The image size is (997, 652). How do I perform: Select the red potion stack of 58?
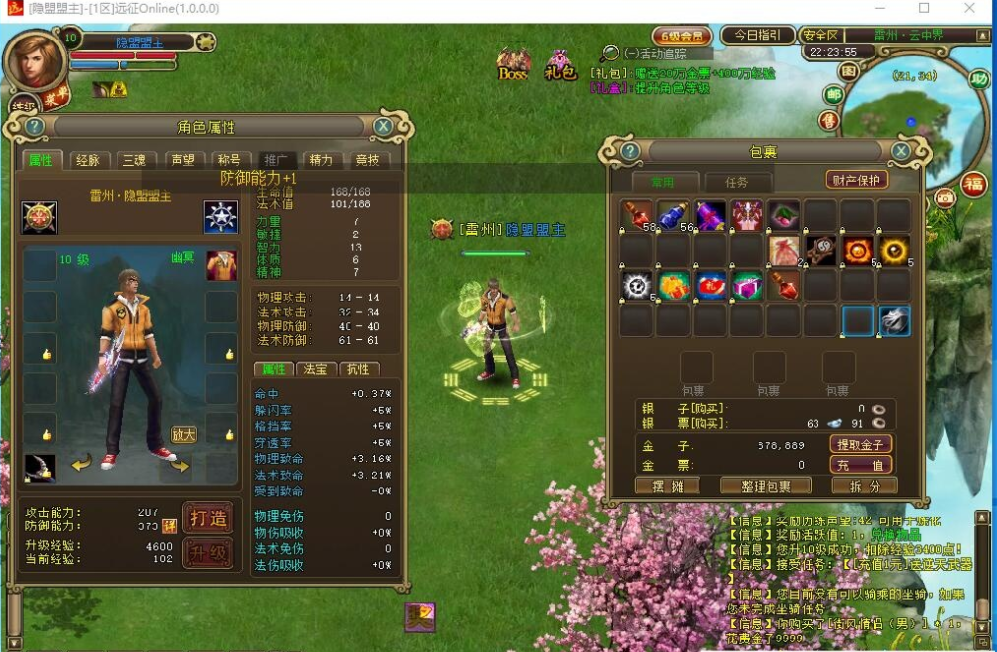[x=637, y=215]
